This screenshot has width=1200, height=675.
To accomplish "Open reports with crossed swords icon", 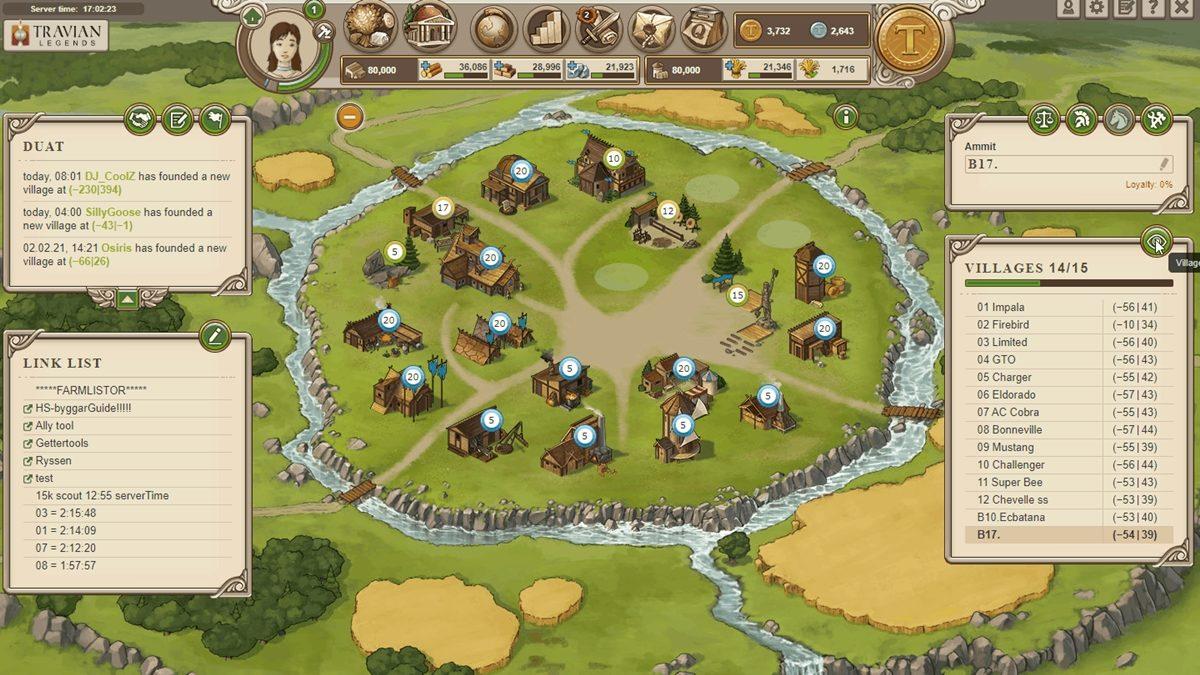I will (x=599, y=29).
